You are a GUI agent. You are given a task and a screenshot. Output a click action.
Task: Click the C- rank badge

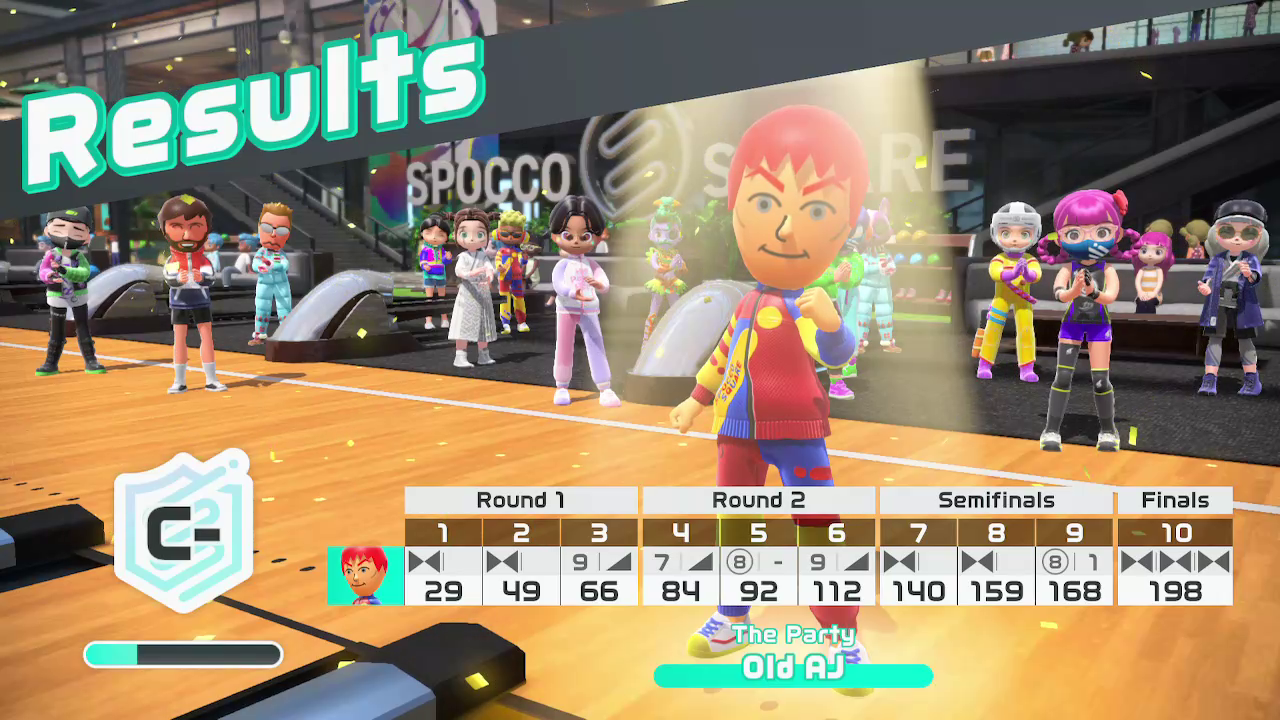[182, 530]
